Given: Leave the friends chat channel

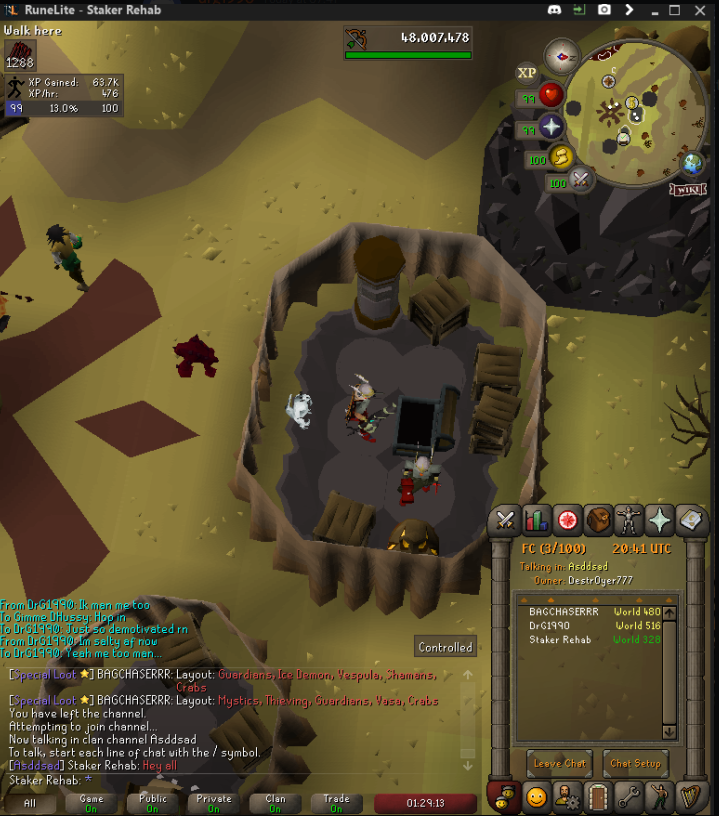Looking at the screenshot, I should click(x=560, y=763).
